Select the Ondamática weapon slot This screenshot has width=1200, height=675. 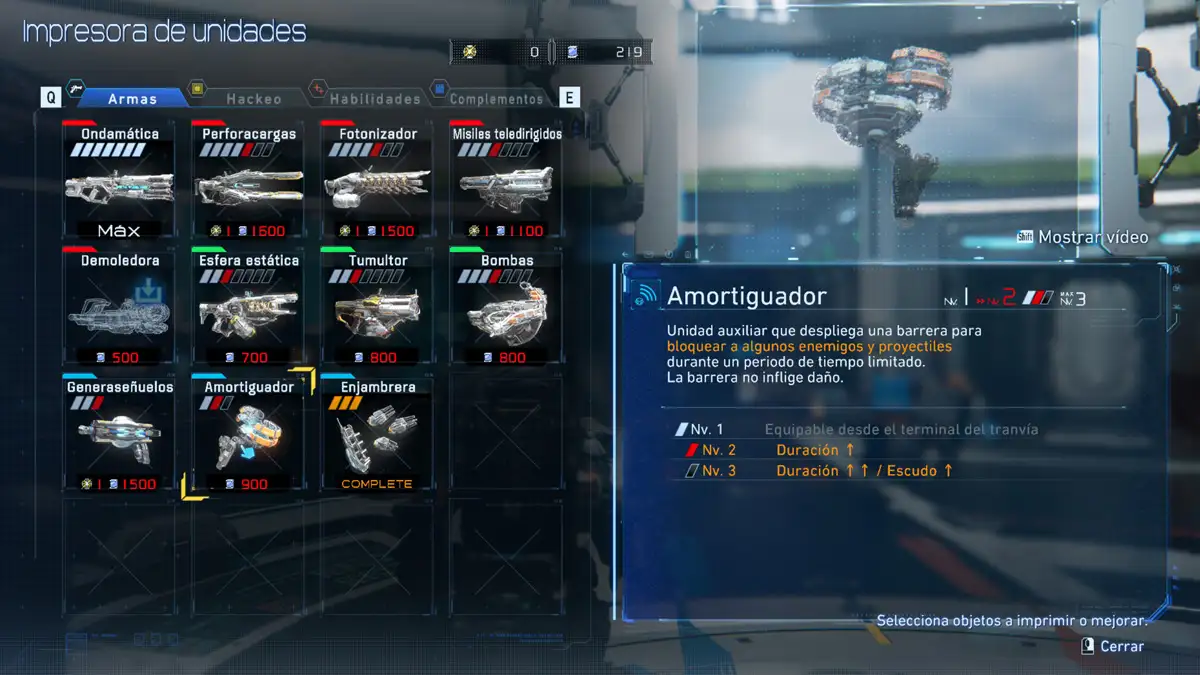[119, 182]
